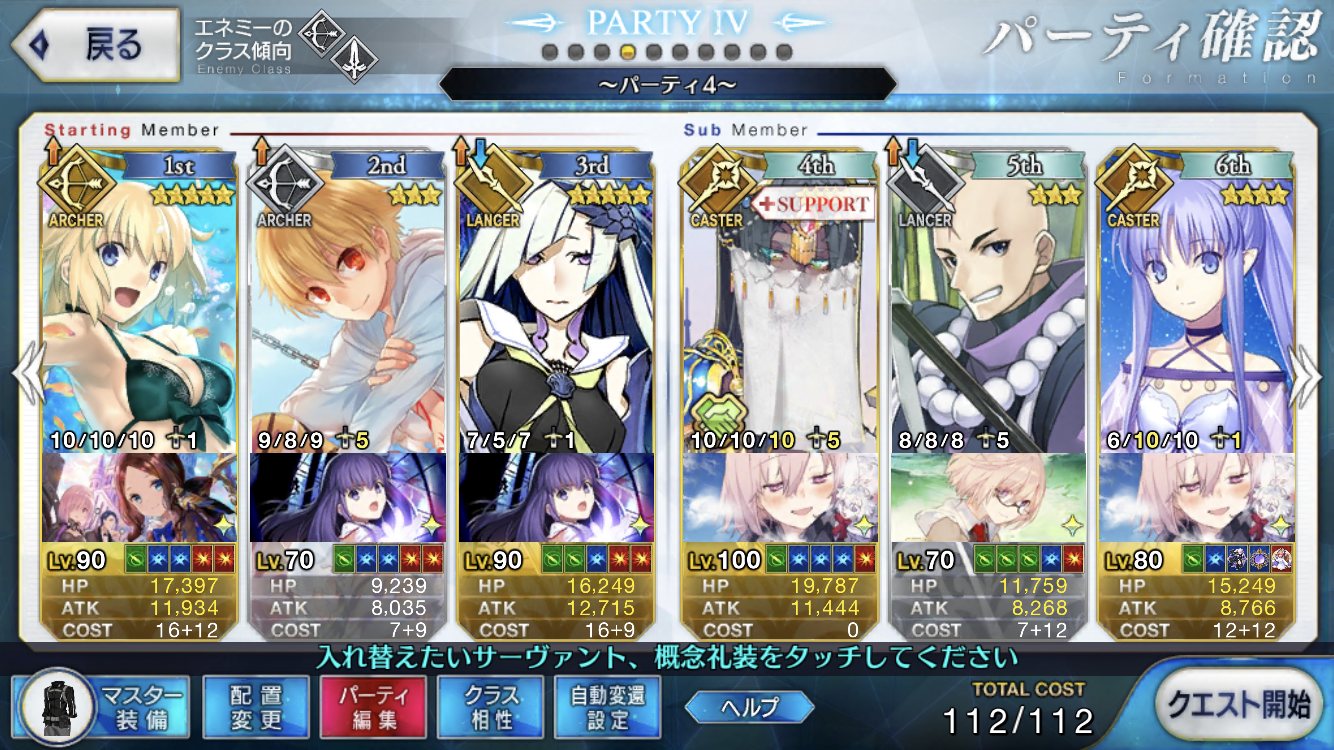Viewport: 1334px width, 750px height.
Task: Open the ヘルプ help button
Action: pyautogui.click(x=749, y=707)
